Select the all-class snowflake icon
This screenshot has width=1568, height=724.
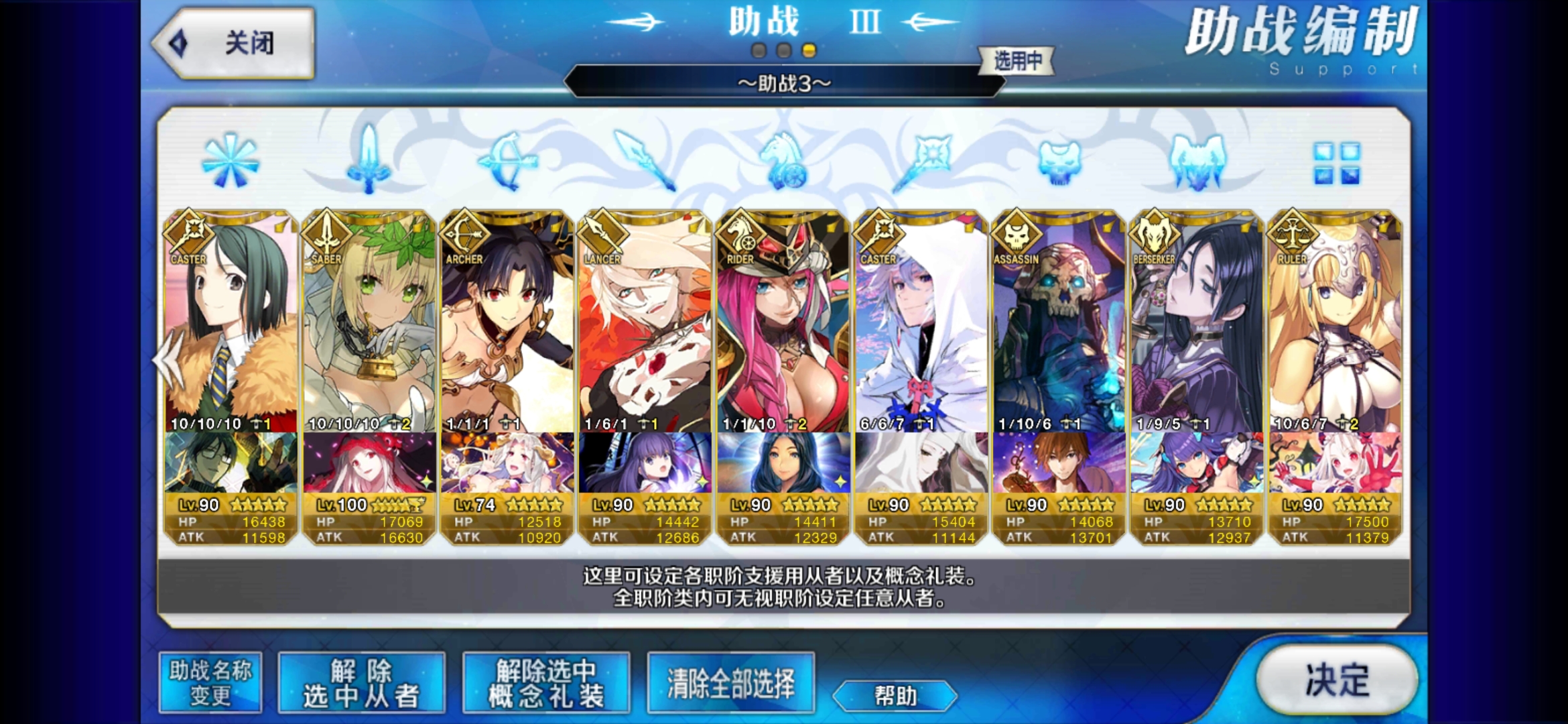tap(230, 161)
